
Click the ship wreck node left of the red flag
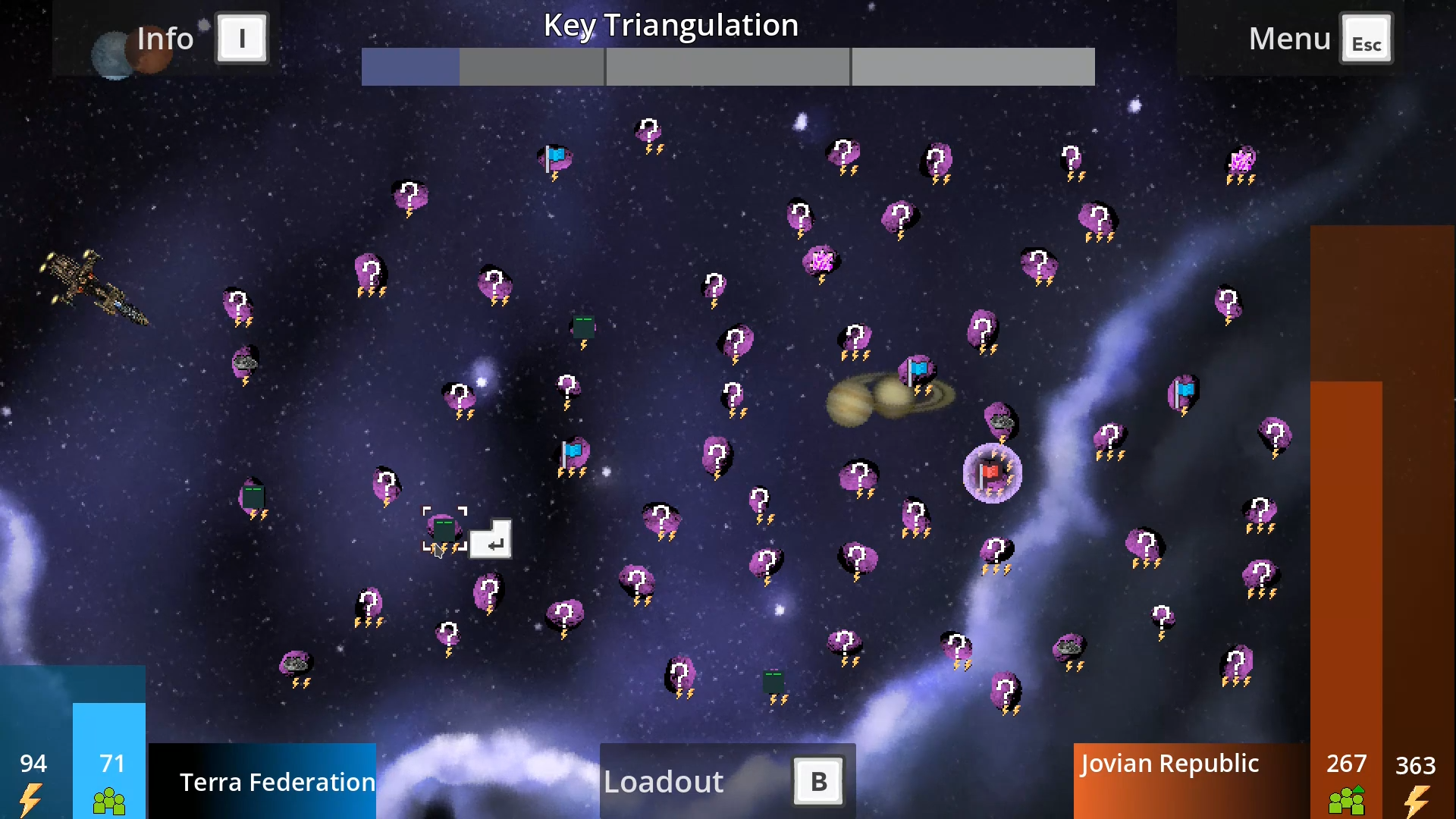[1001, 422]
